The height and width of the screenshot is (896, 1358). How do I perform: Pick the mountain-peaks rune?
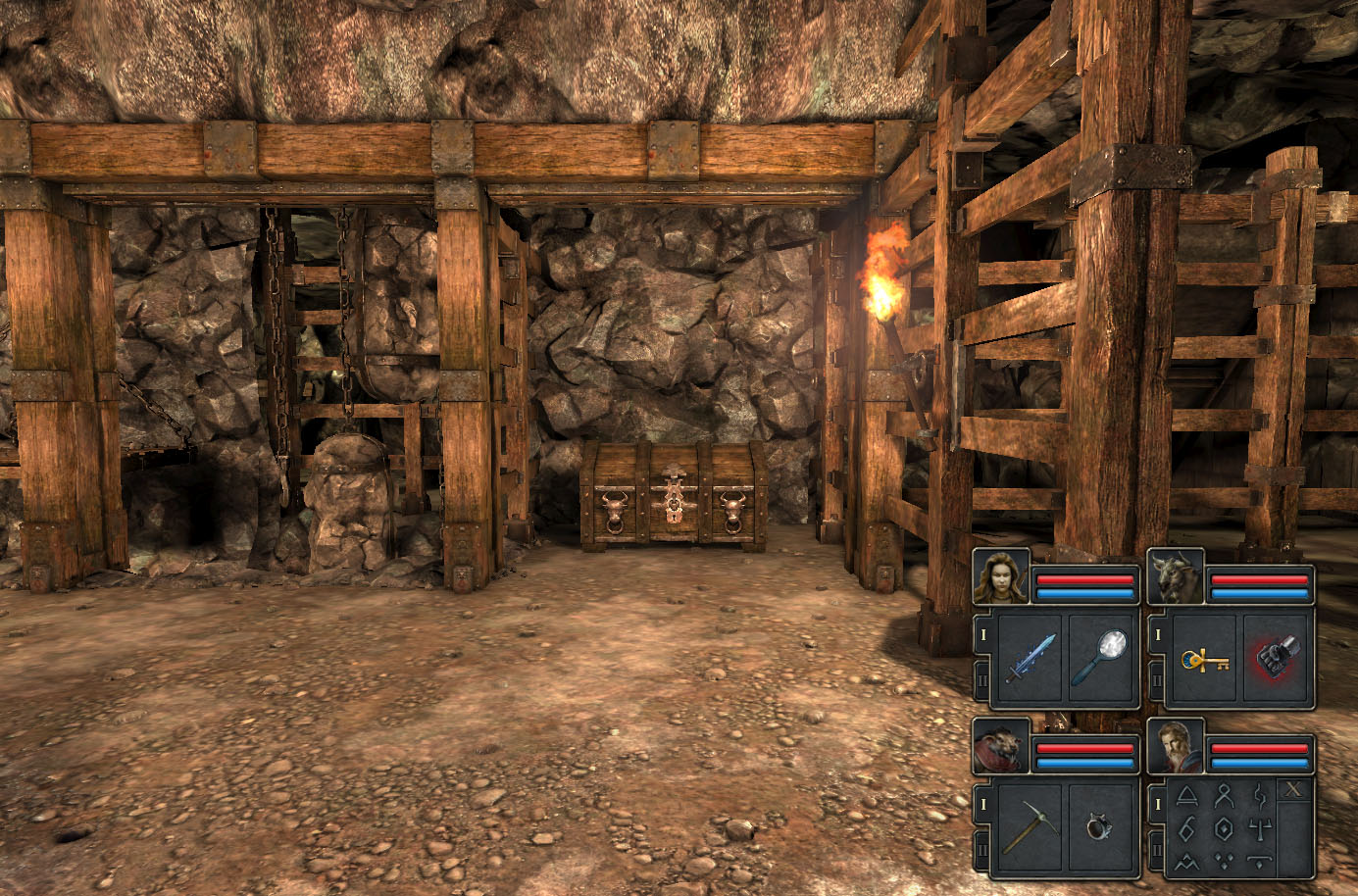(x=1187, y=863)
